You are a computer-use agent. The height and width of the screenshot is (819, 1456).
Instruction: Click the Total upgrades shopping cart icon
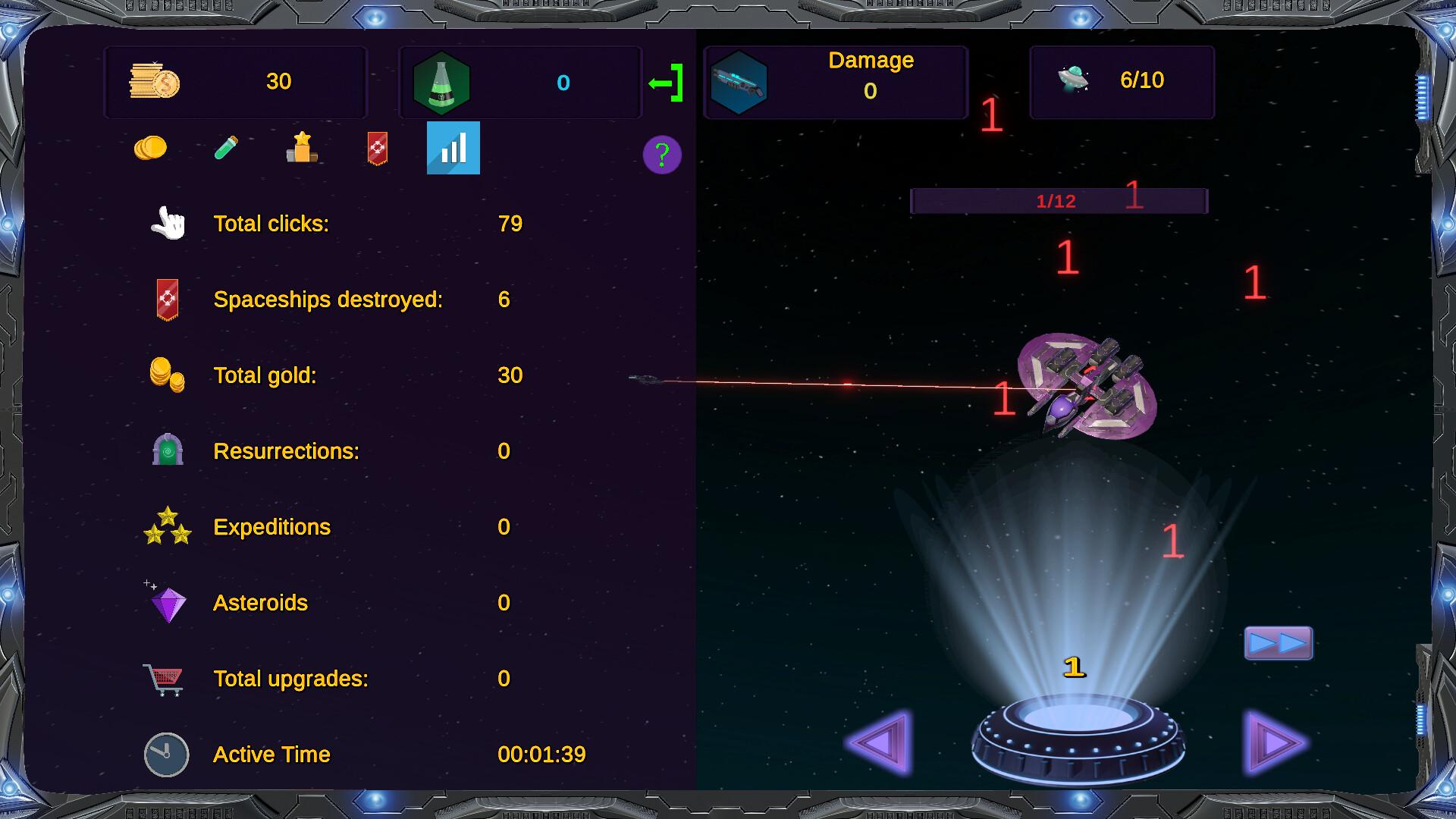point(164,679)
